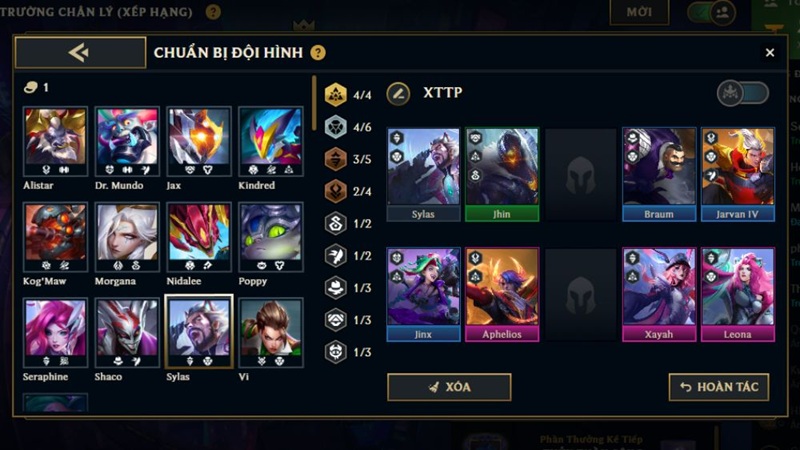
Task: Close the team planner window
Action: (x=769, y=53)
